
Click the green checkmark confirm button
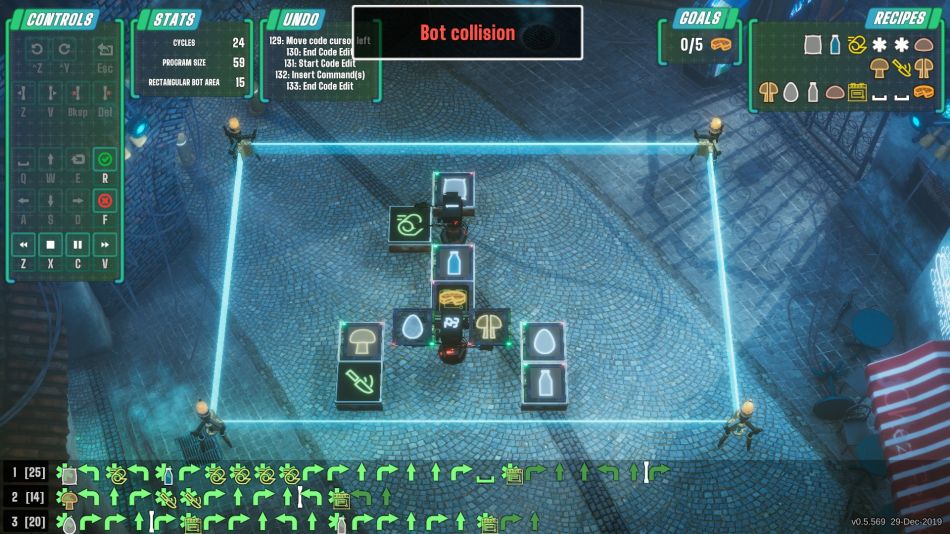105,159
